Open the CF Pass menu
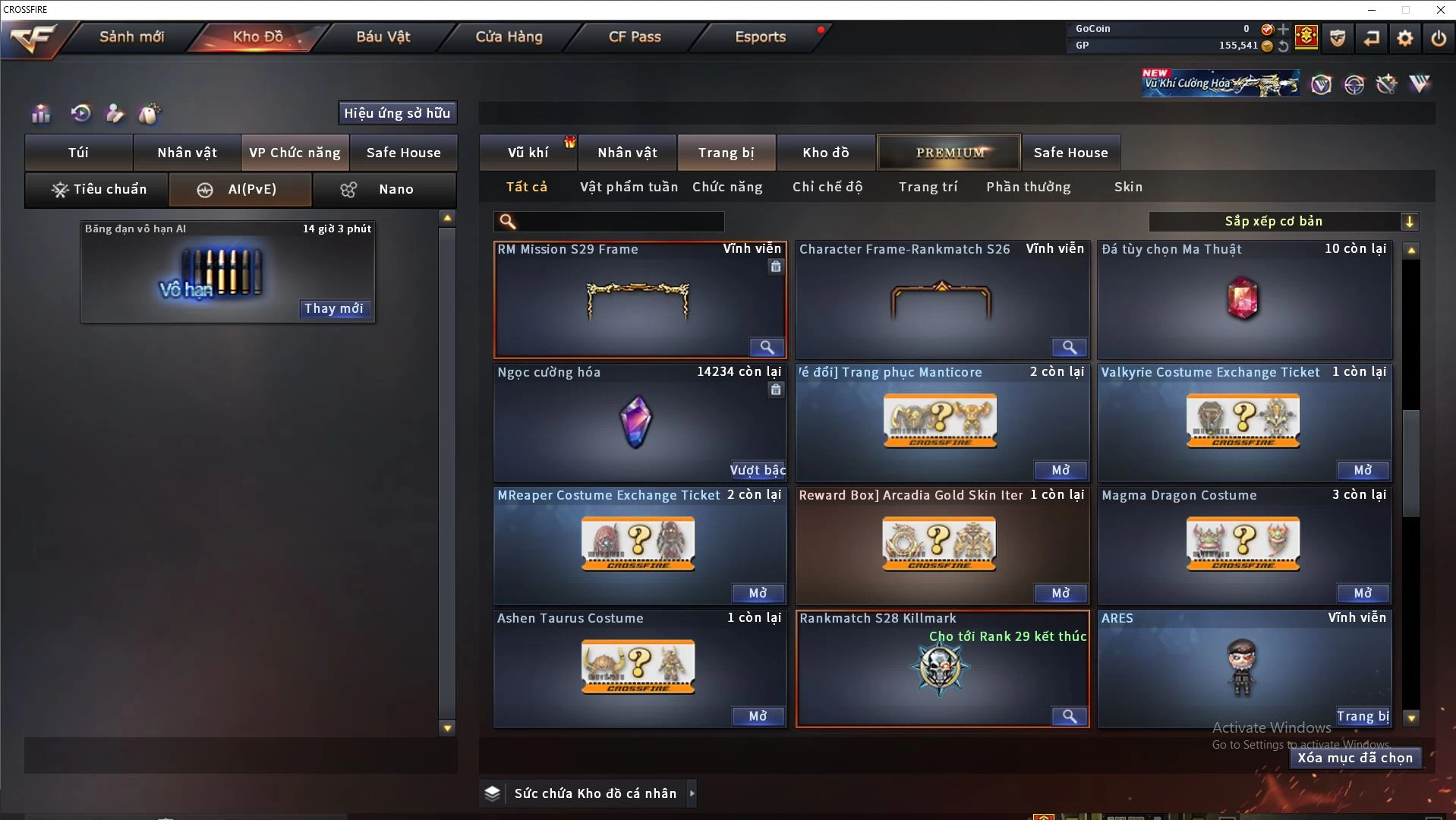 tap(635, 36)
